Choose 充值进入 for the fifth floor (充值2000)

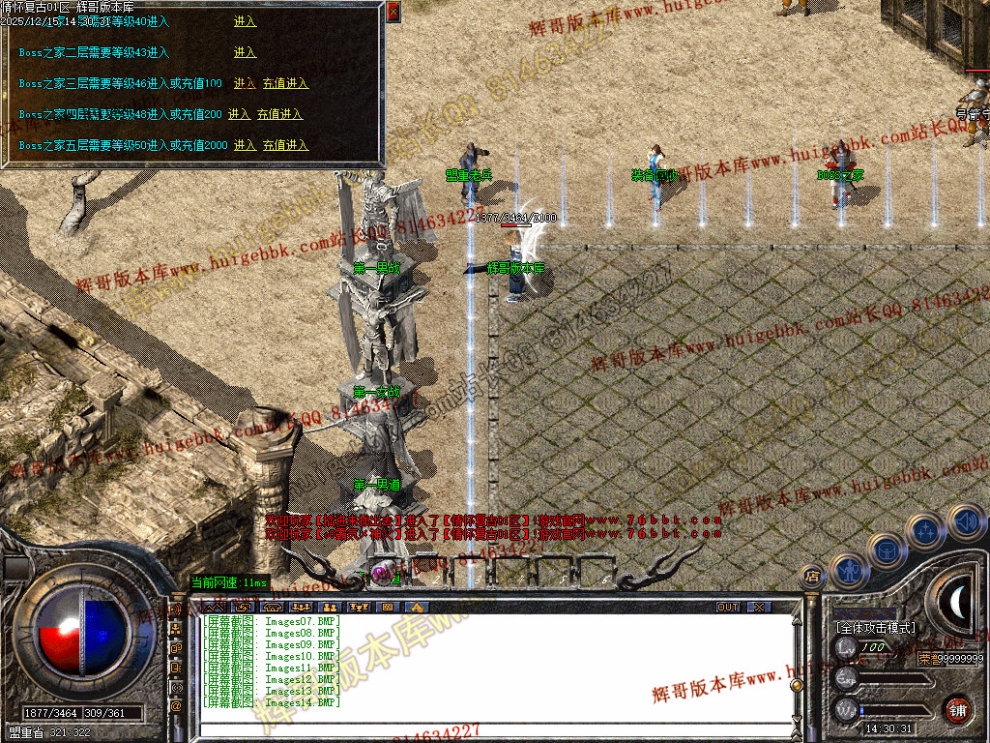[286, 145]
